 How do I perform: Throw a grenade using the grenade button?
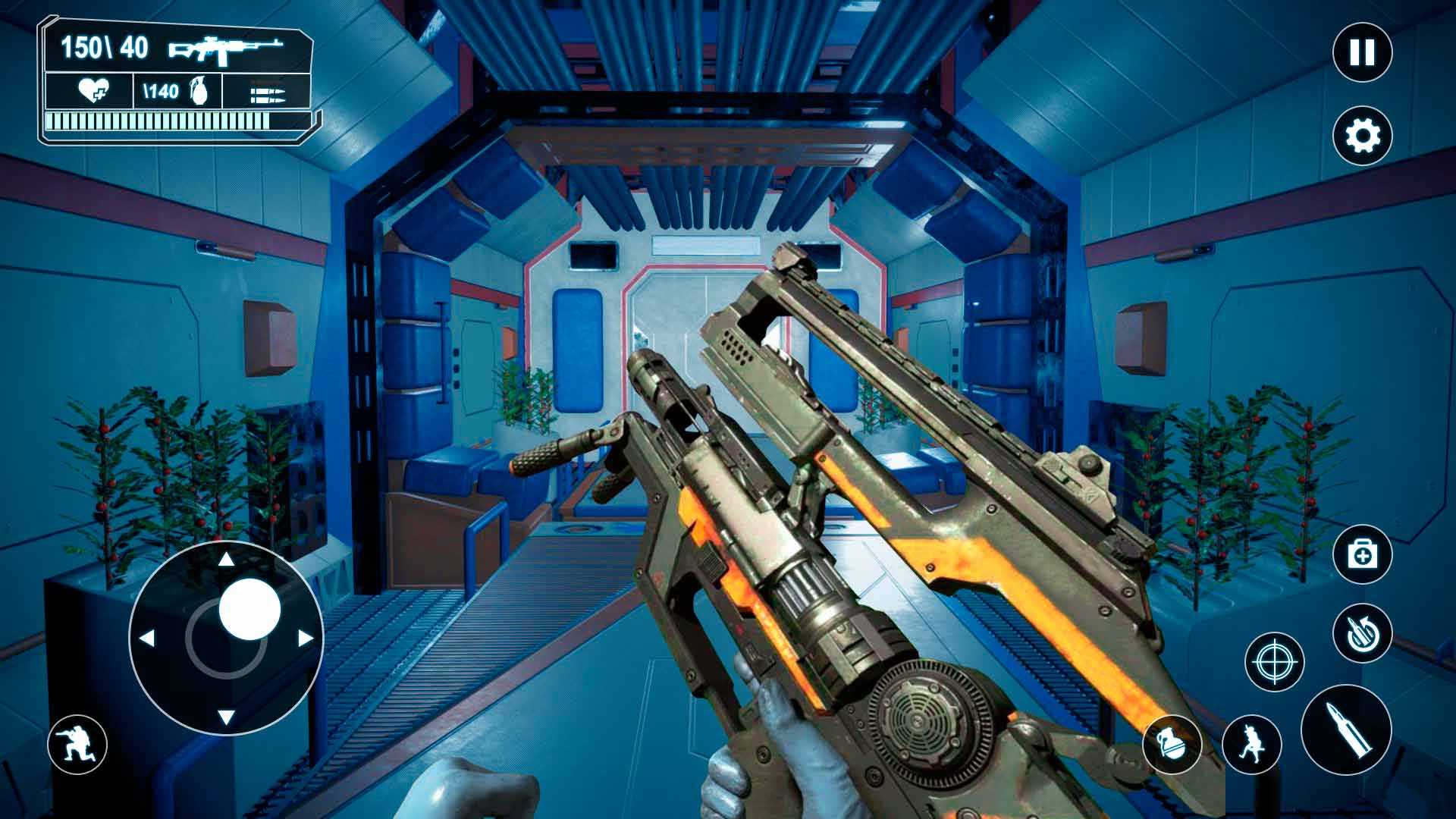tap(1172, 744)
